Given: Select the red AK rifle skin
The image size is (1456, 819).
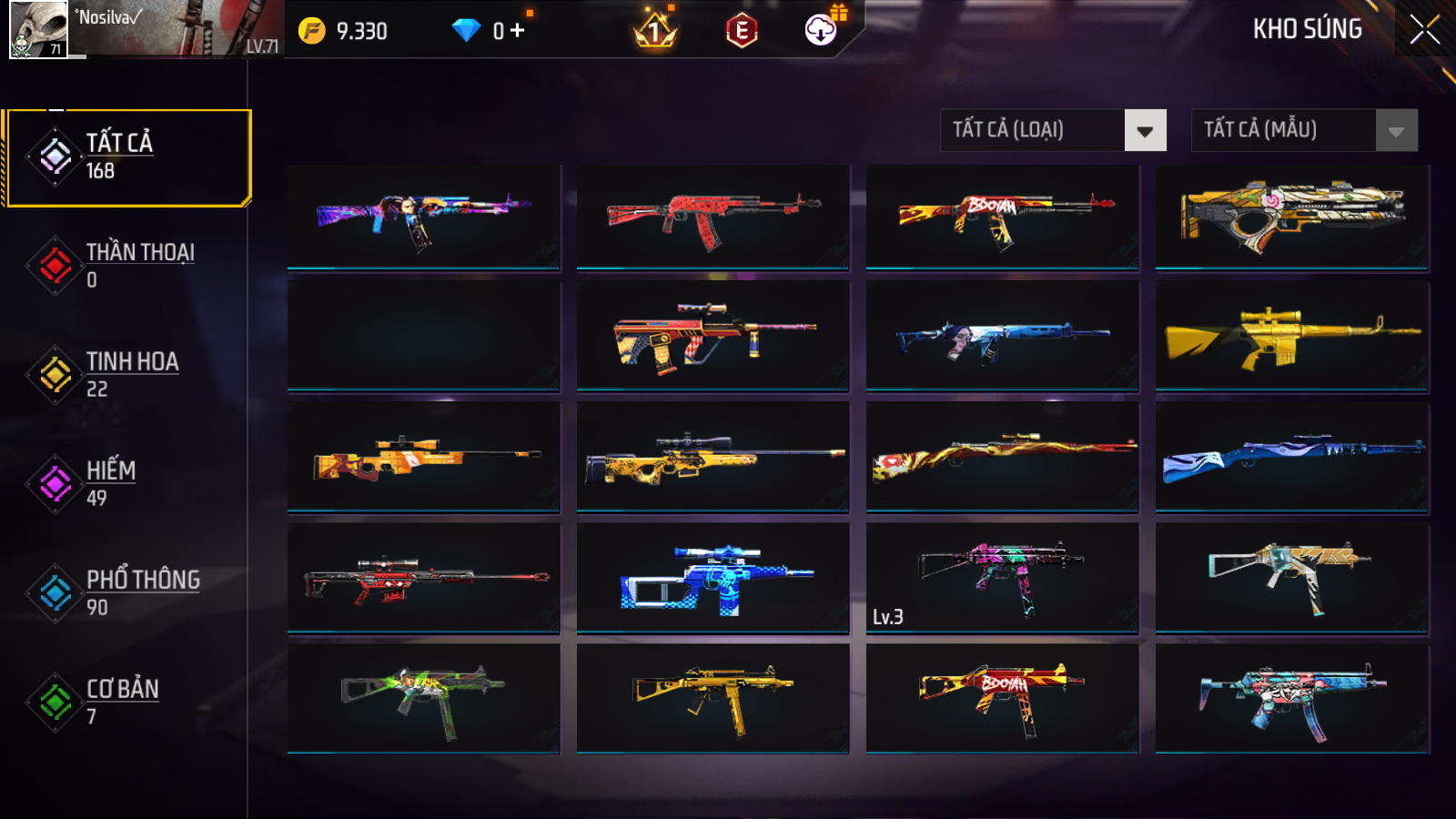Looking at the screenshot, I should tap(713, 217).
